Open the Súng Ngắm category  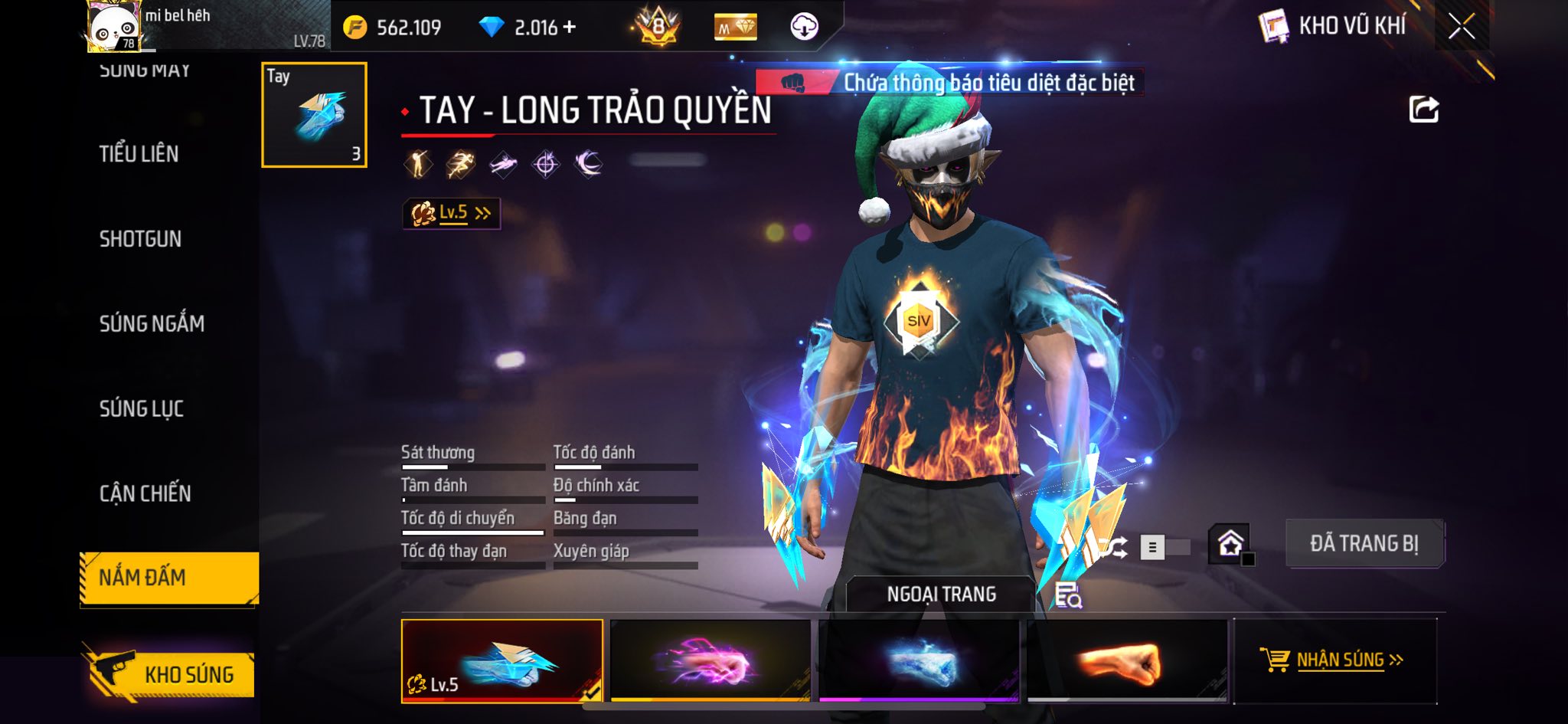coord(152,324)
